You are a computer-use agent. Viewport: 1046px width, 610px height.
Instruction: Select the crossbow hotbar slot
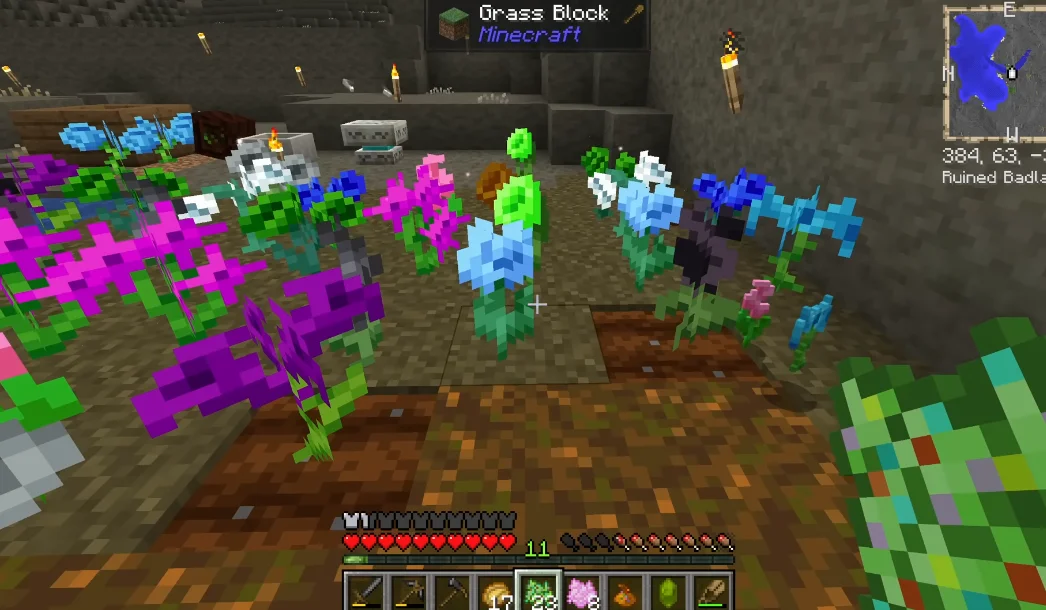(x=408, y=591)
